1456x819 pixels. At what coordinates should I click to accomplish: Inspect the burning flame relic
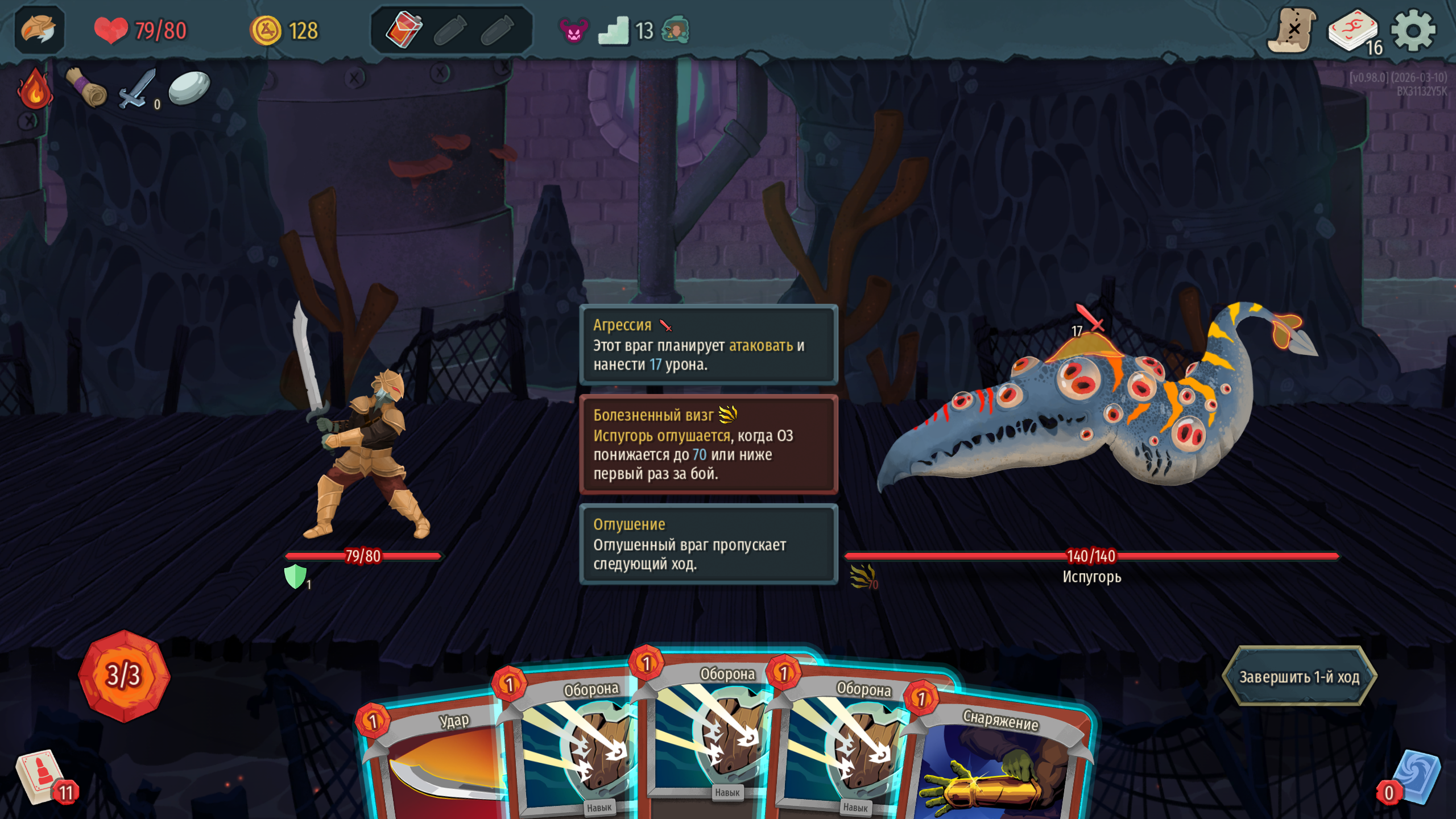35,89
